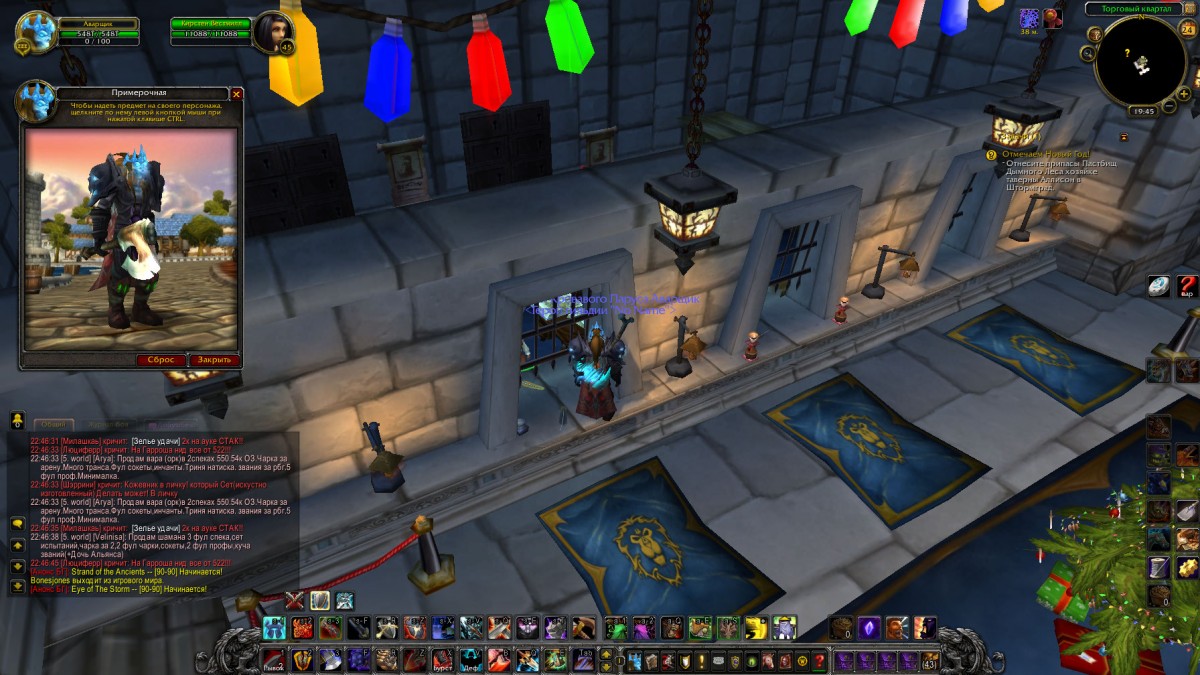Toggle the minimap tracking magnifier button
The width and height of the screenshot is (1200, 675).
point(1096,34)
